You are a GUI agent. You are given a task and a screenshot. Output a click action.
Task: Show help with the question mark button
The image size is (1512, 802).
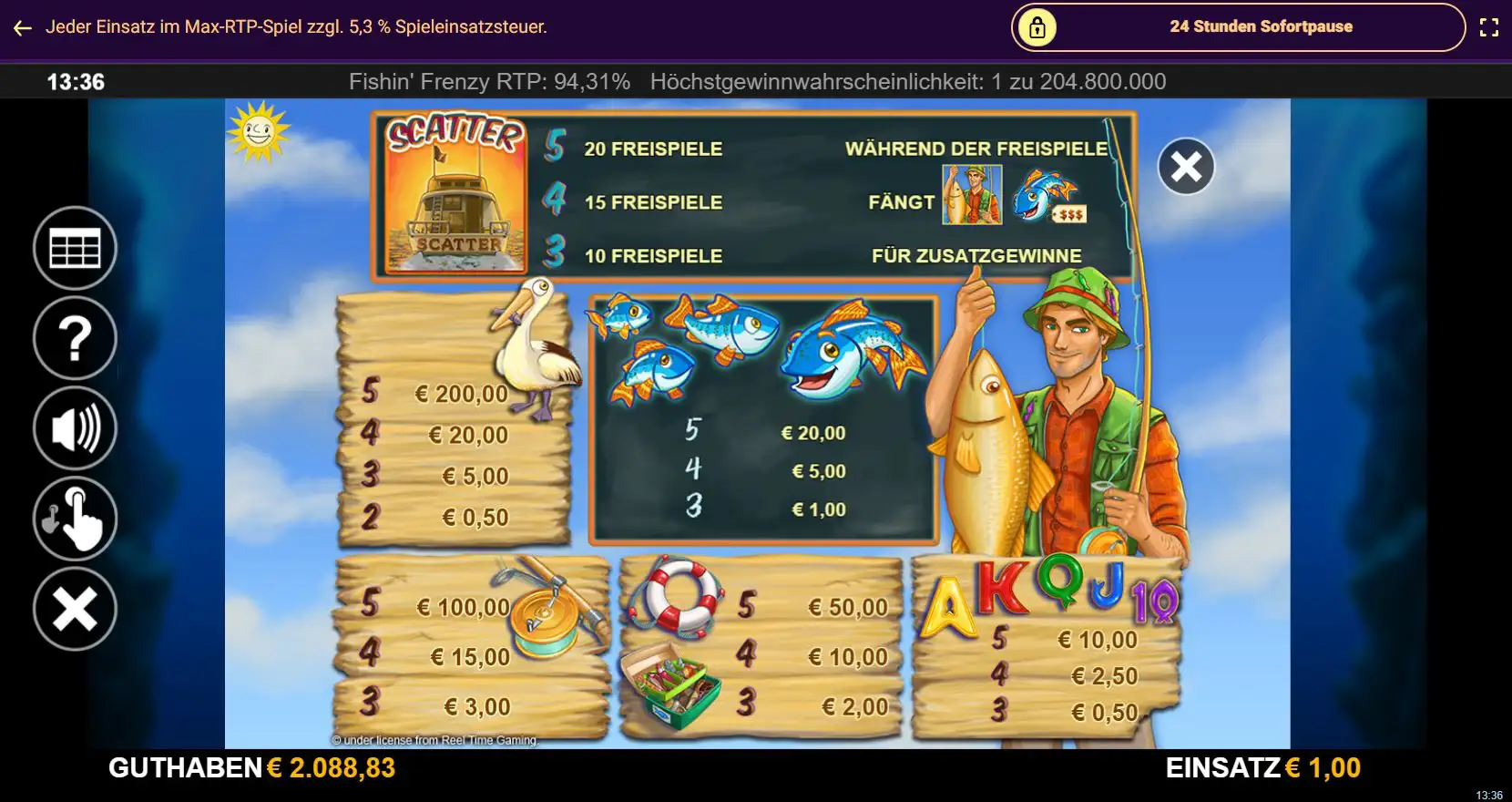[75, 338]
